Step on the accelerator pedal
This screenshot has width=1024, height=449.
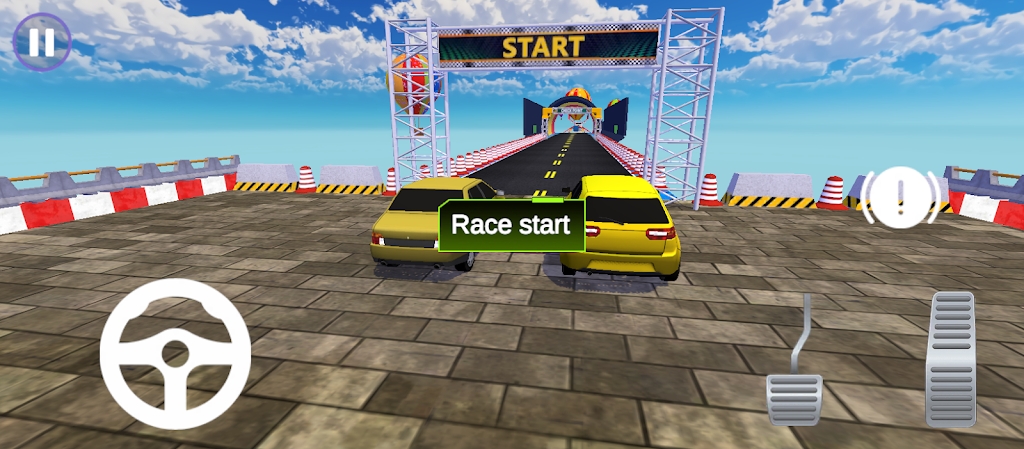click(x=950, y=359)
